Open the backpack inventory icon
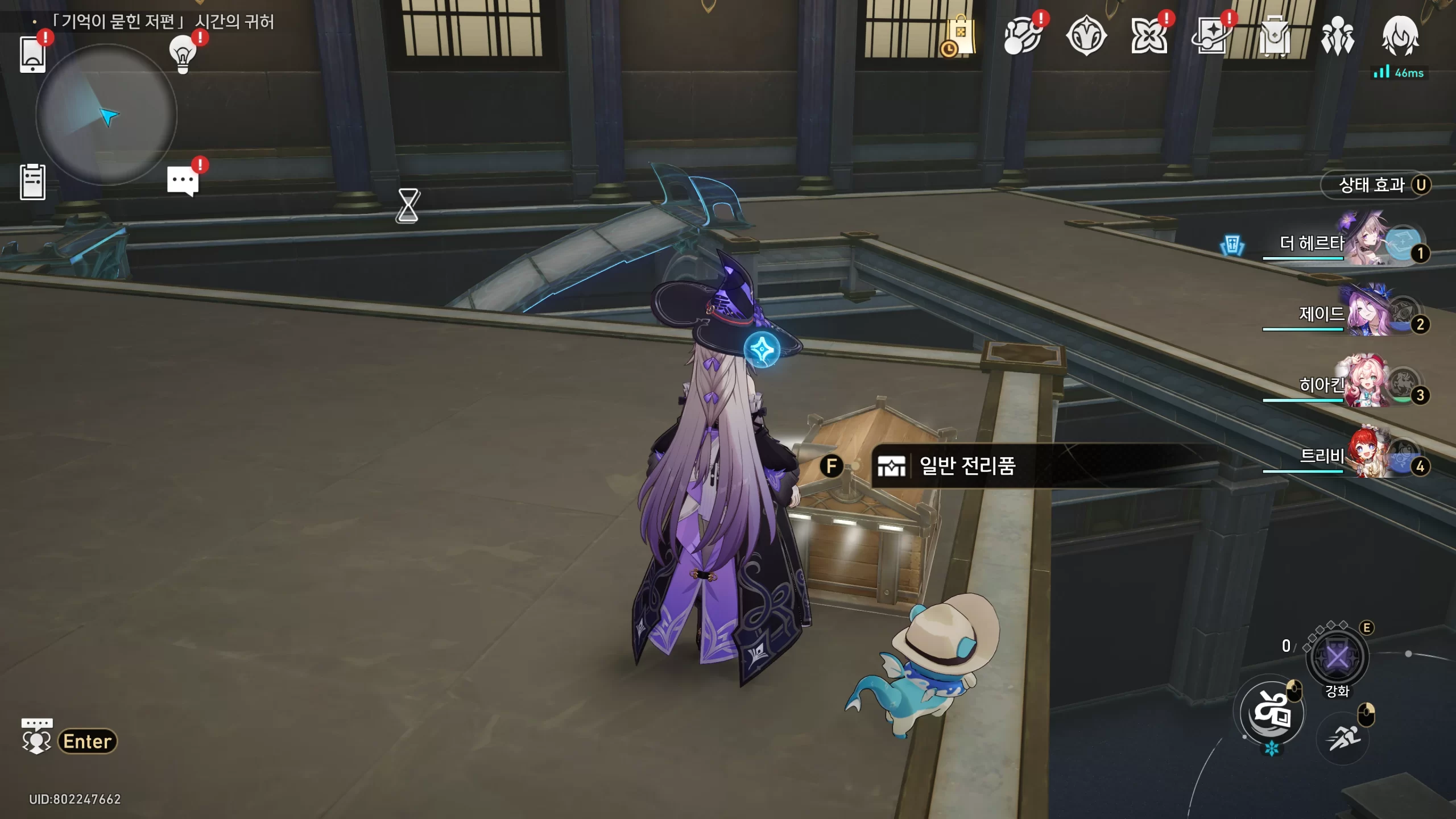The image size is (1456, 819). point(1274,36)
